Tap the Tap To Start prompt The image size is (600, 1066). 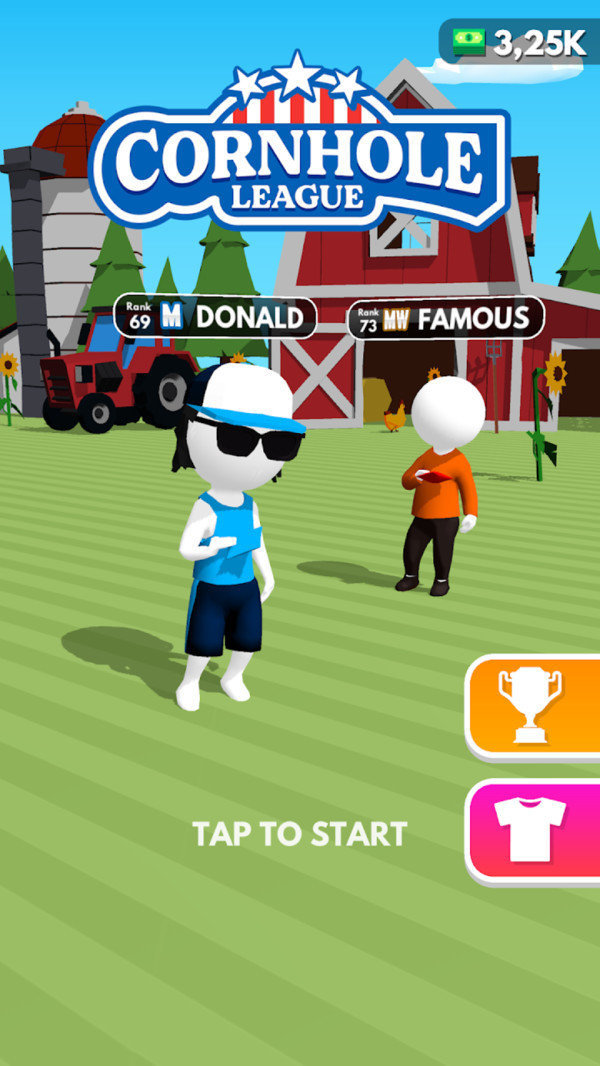(x=300, y=834)
